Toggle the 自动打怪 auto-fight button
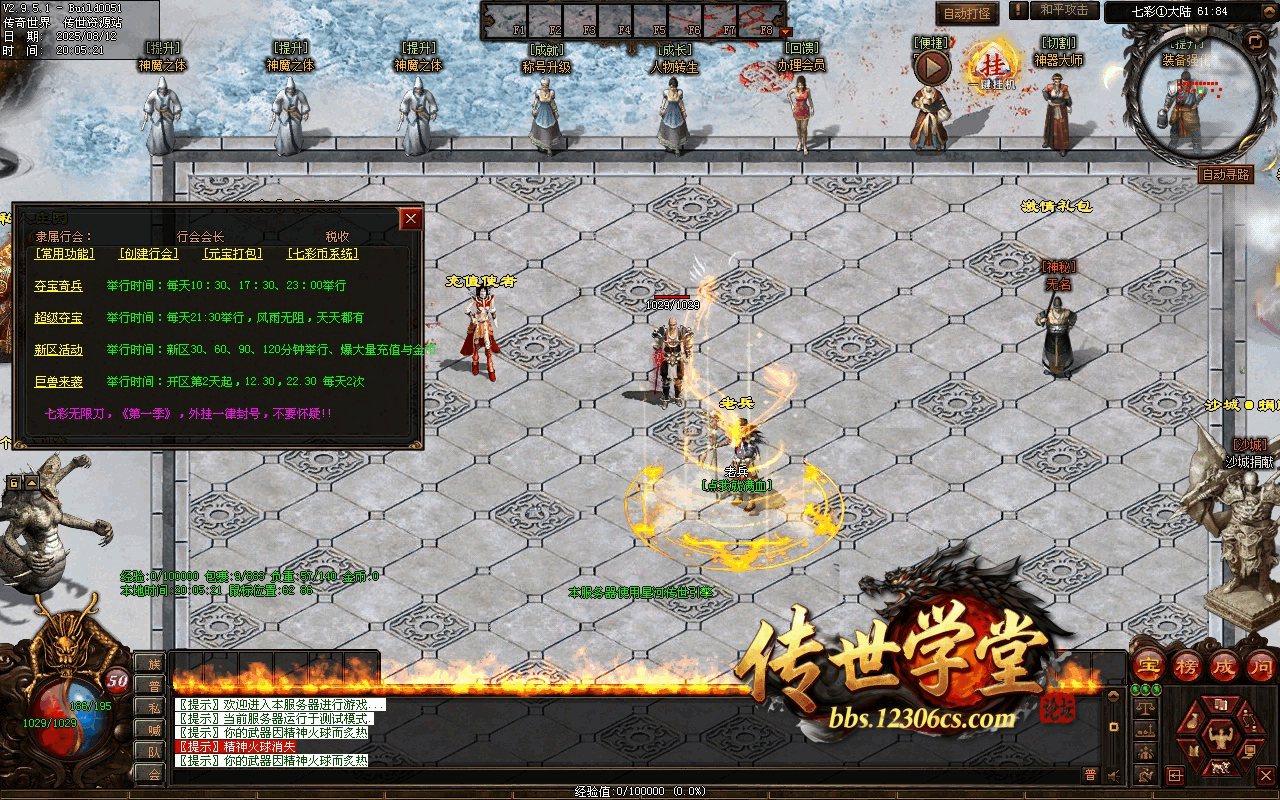 pyautogui.click(x=967, y=13)
